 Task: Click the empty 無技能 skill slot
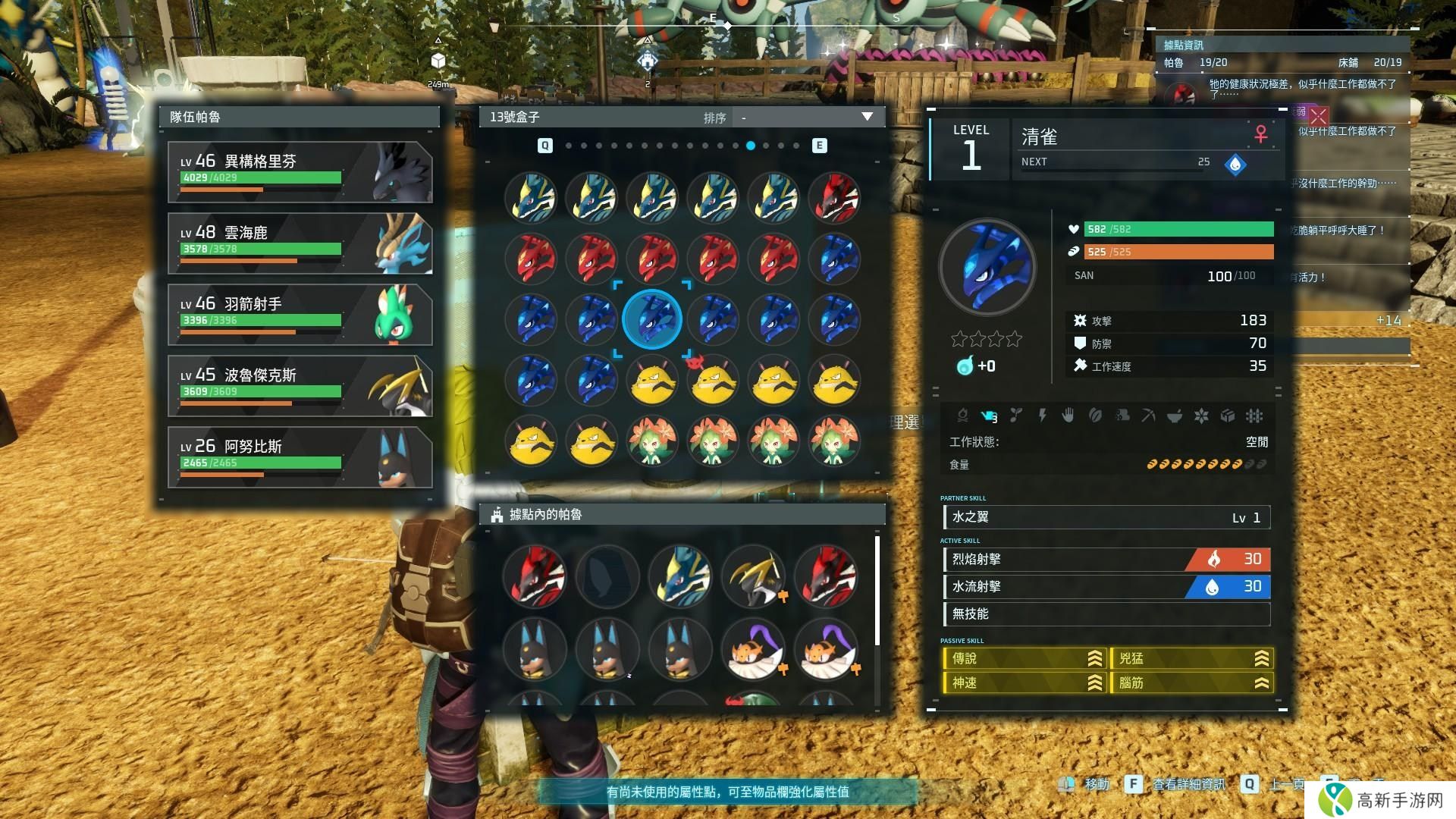(x=1106, y=614)
